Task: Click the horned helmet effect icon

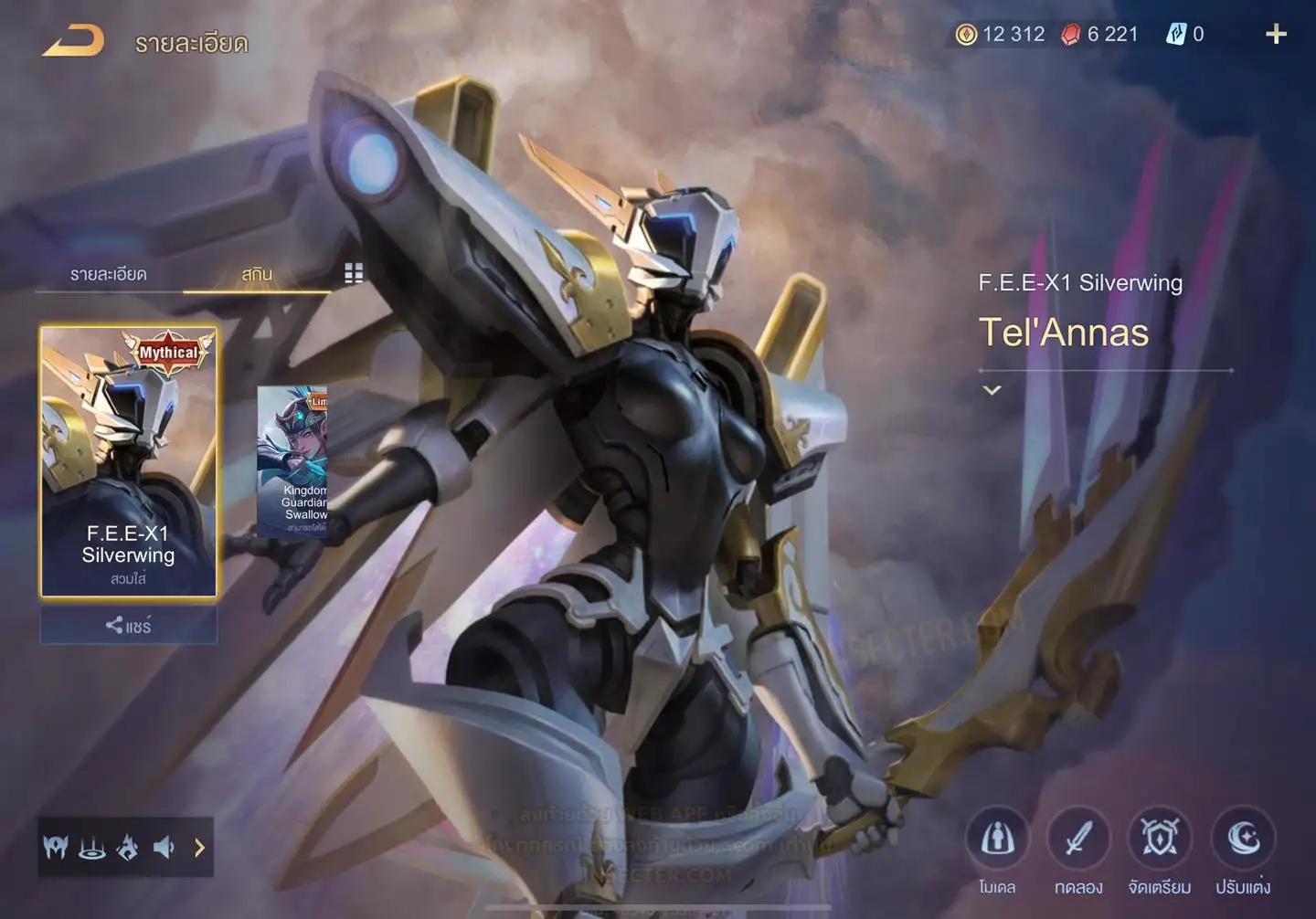Action: 56,848
